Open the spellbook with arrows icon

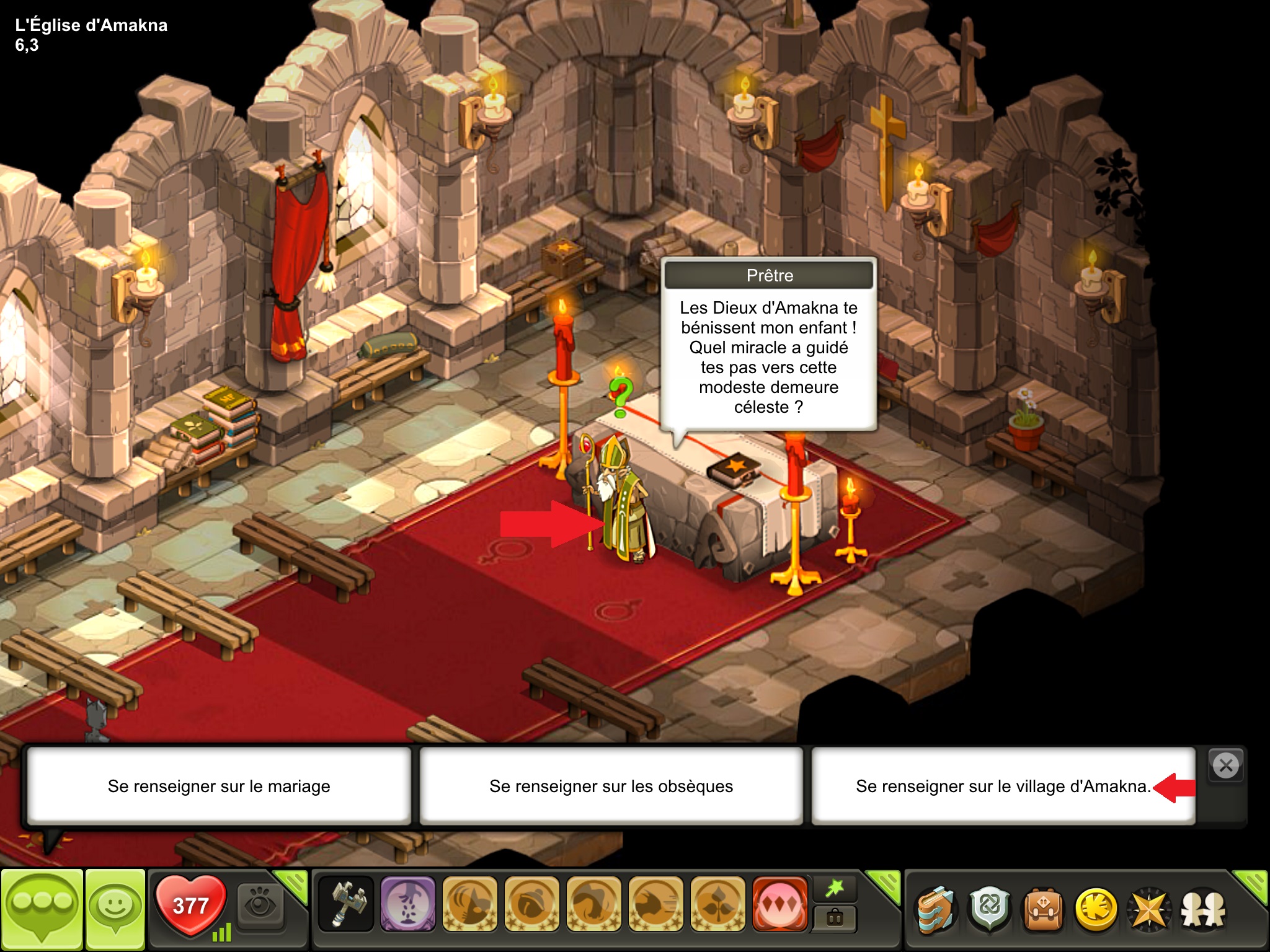point(936,910)
